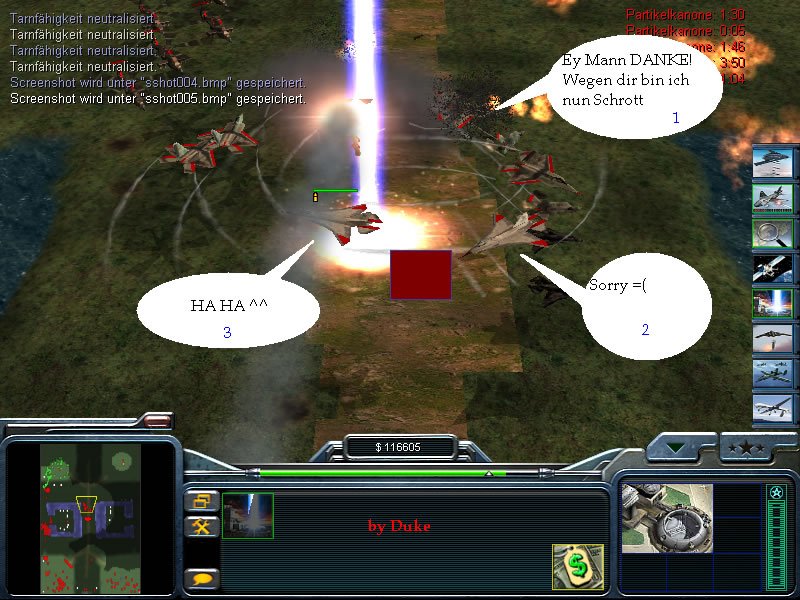800x600 pixels.
Task: Select the particle cannon command icon
Action: pos(247,515)
